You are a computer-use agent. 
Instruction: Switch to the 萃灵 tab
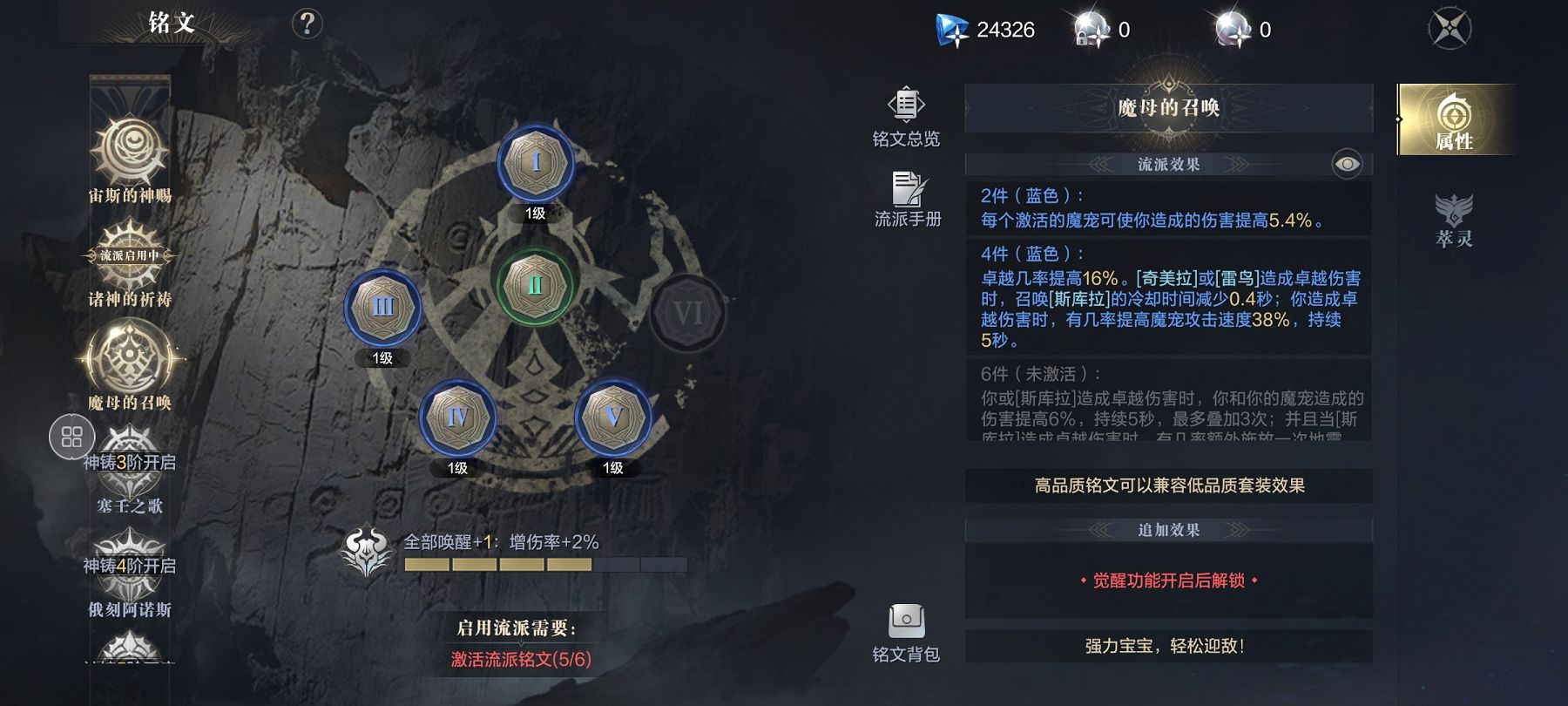click(1454, 220)
